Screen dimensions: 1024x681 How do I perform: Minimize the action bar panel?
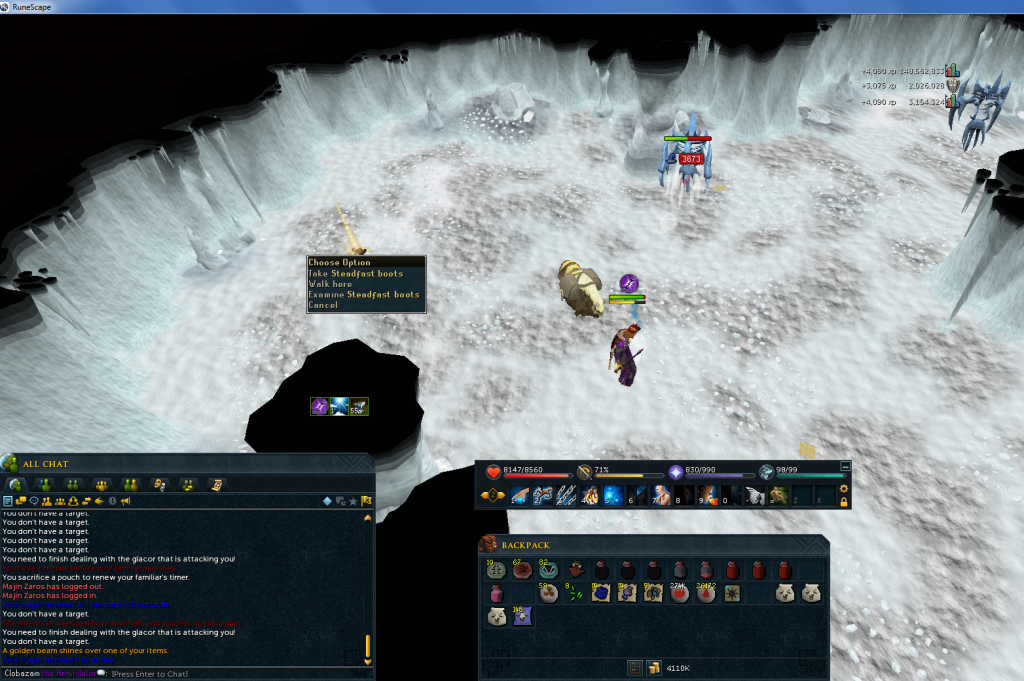pos(845,466)
